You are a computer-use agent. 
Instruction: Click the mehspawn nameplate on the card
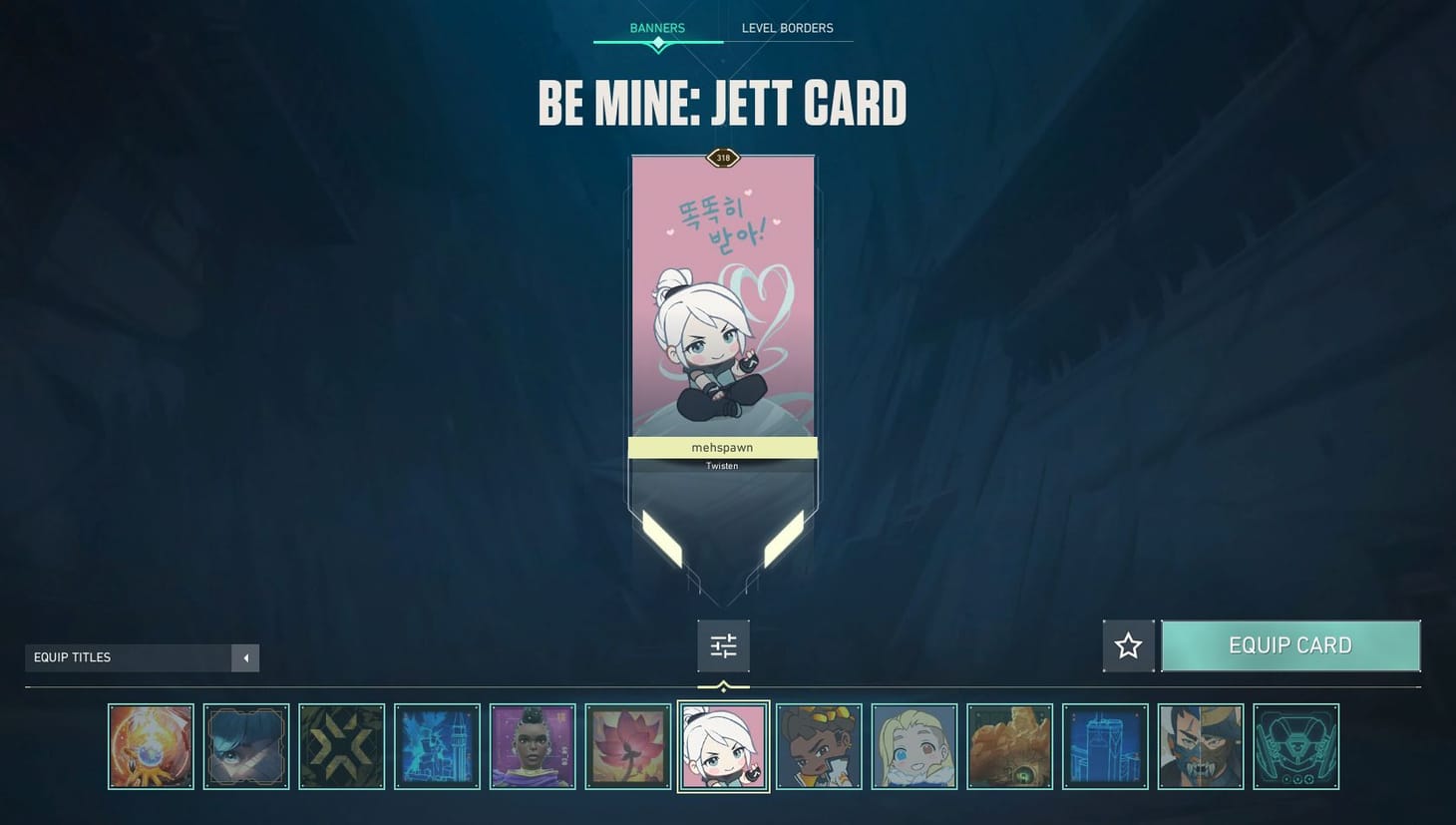(x=722, y=447)
